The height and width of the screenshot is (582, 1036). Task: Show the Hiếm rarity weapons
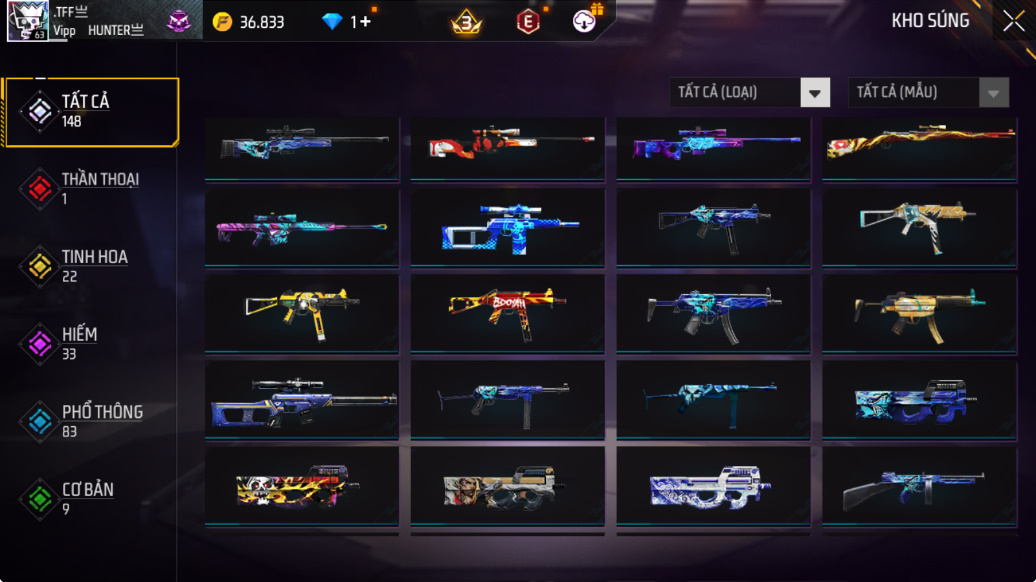pos(90,343)
